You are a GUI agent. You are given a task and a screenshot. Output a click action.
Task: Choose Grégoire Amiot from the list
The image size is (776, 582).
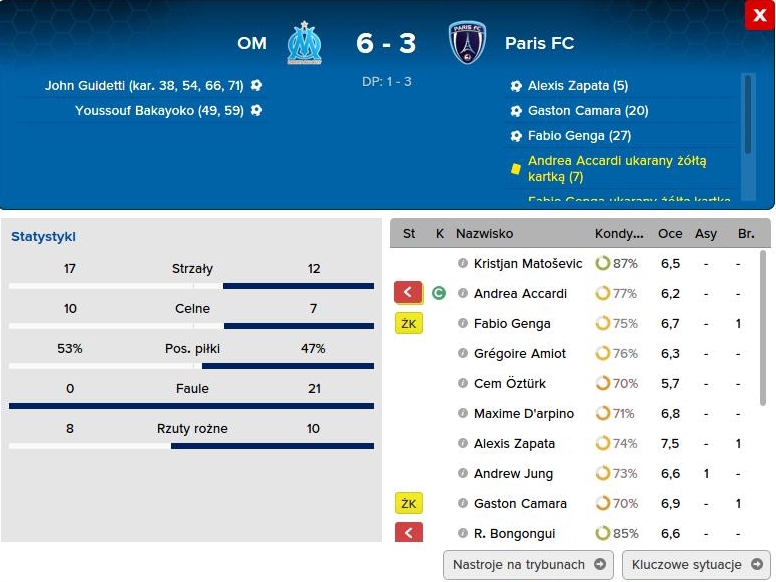[x=520, y=354]
